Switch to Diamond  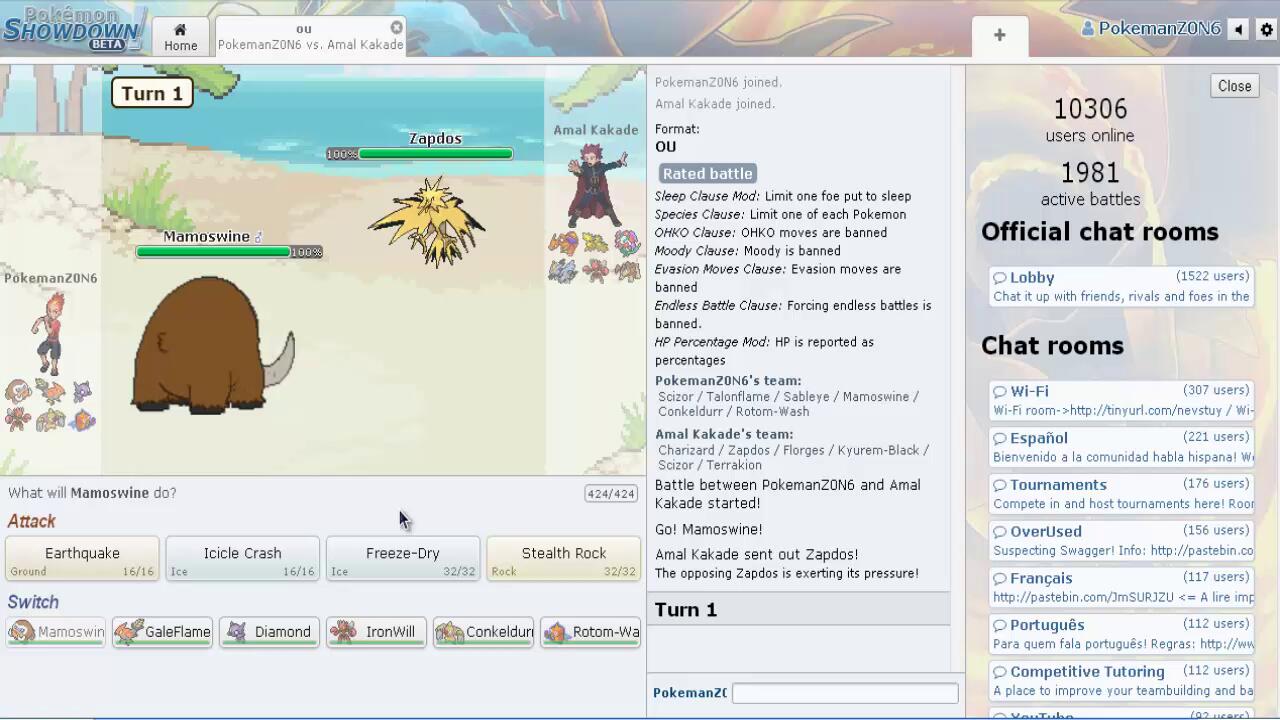(x=269, y=632)
